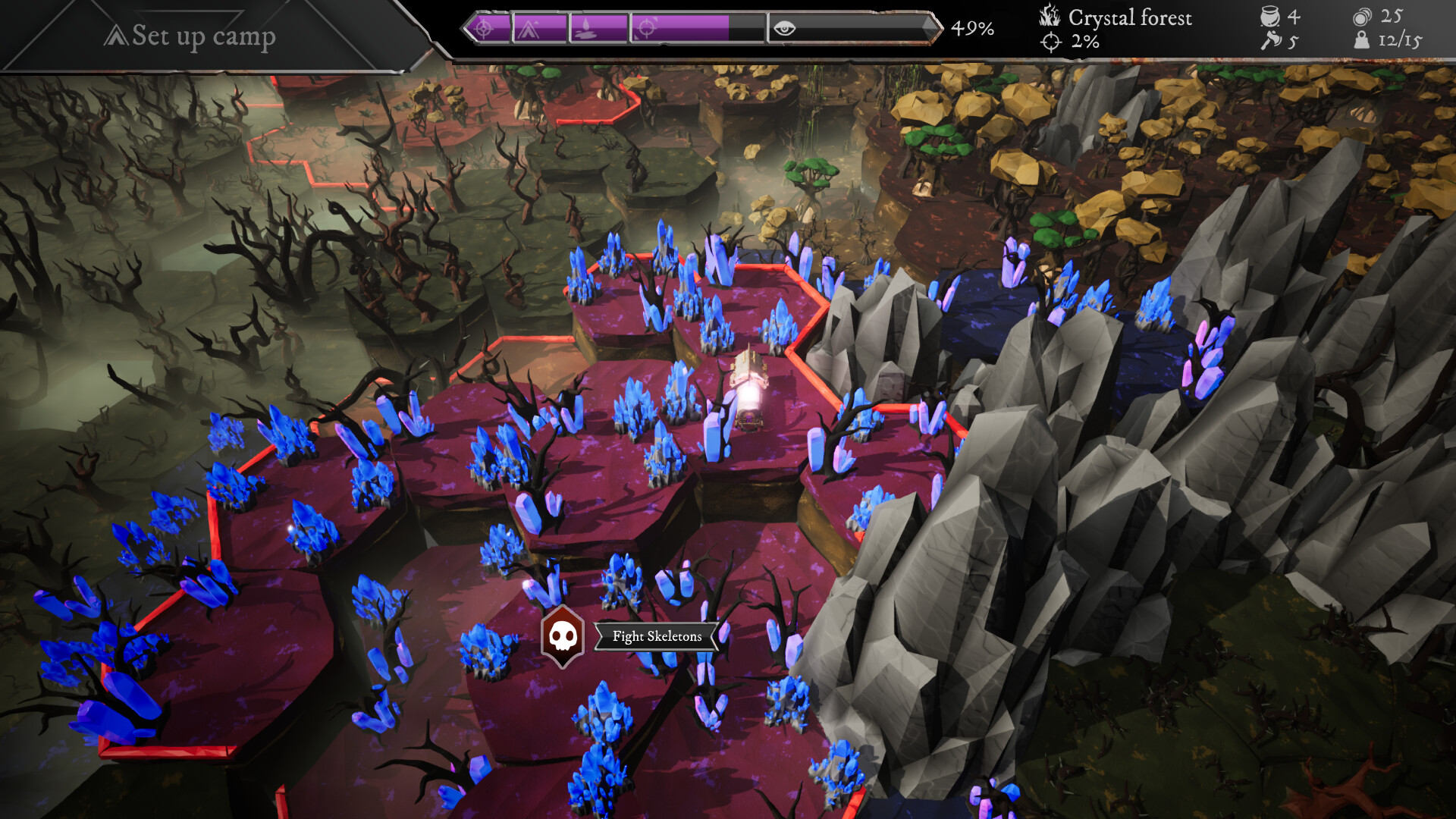Select the tent segment on the progress bar
Viewport: 1456px width, 819px height.
pos(538,29)
